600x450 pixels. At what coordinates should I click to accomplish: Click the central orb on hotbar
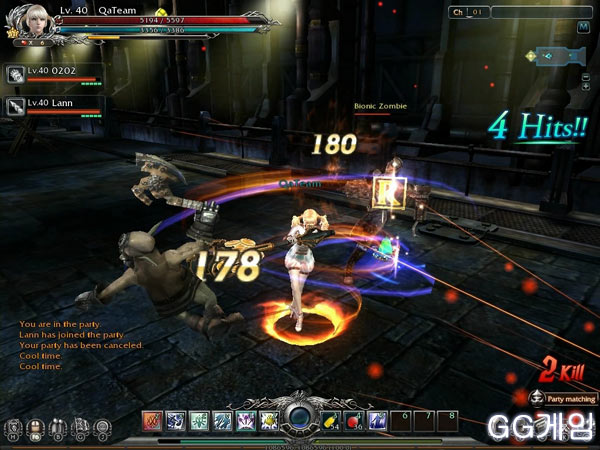tap(300, 419)
